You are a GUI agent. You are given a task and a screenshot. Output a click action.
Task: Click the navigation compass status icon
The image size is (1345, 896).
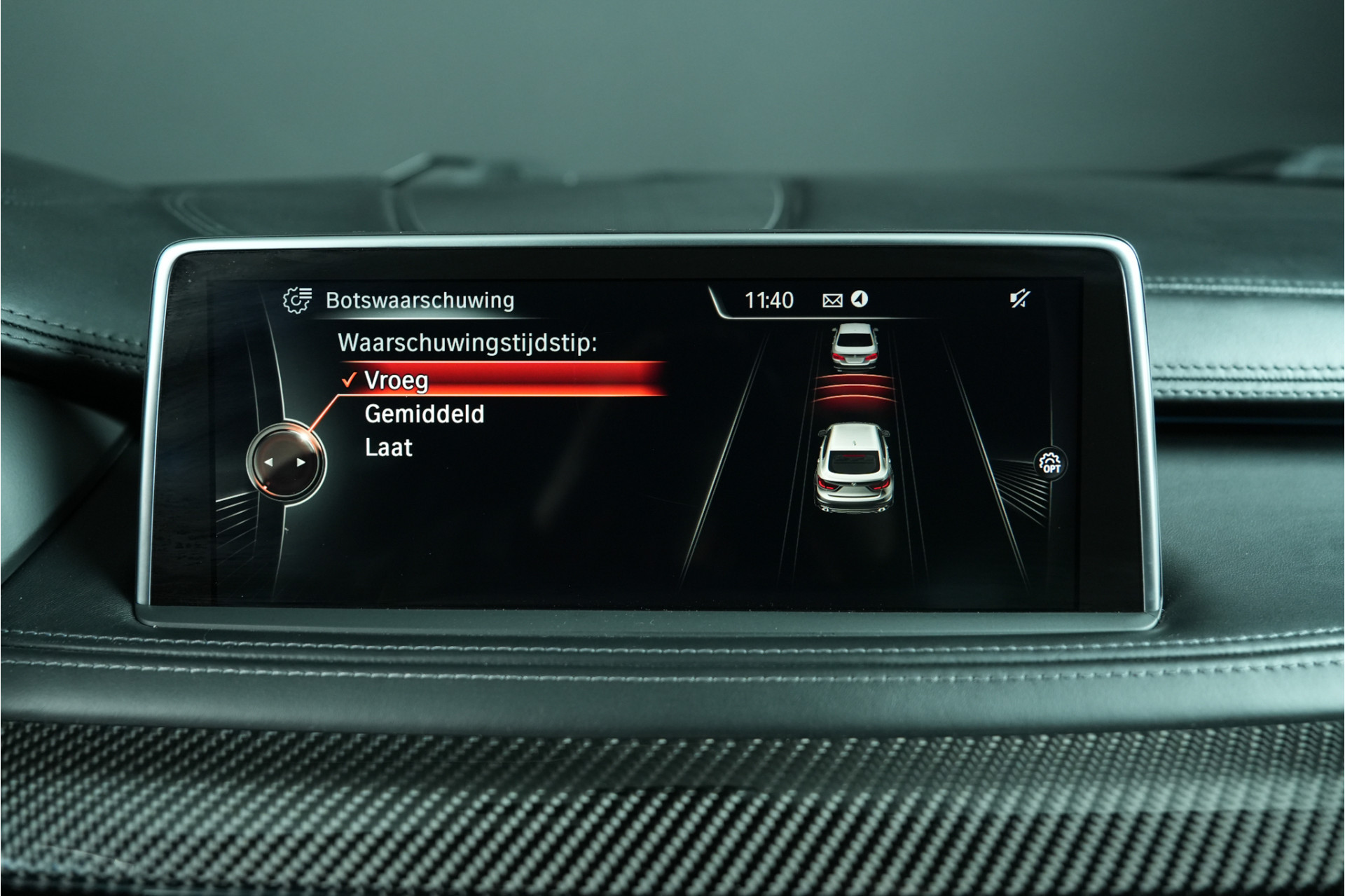pyautogui.click(x=860, y=300)
